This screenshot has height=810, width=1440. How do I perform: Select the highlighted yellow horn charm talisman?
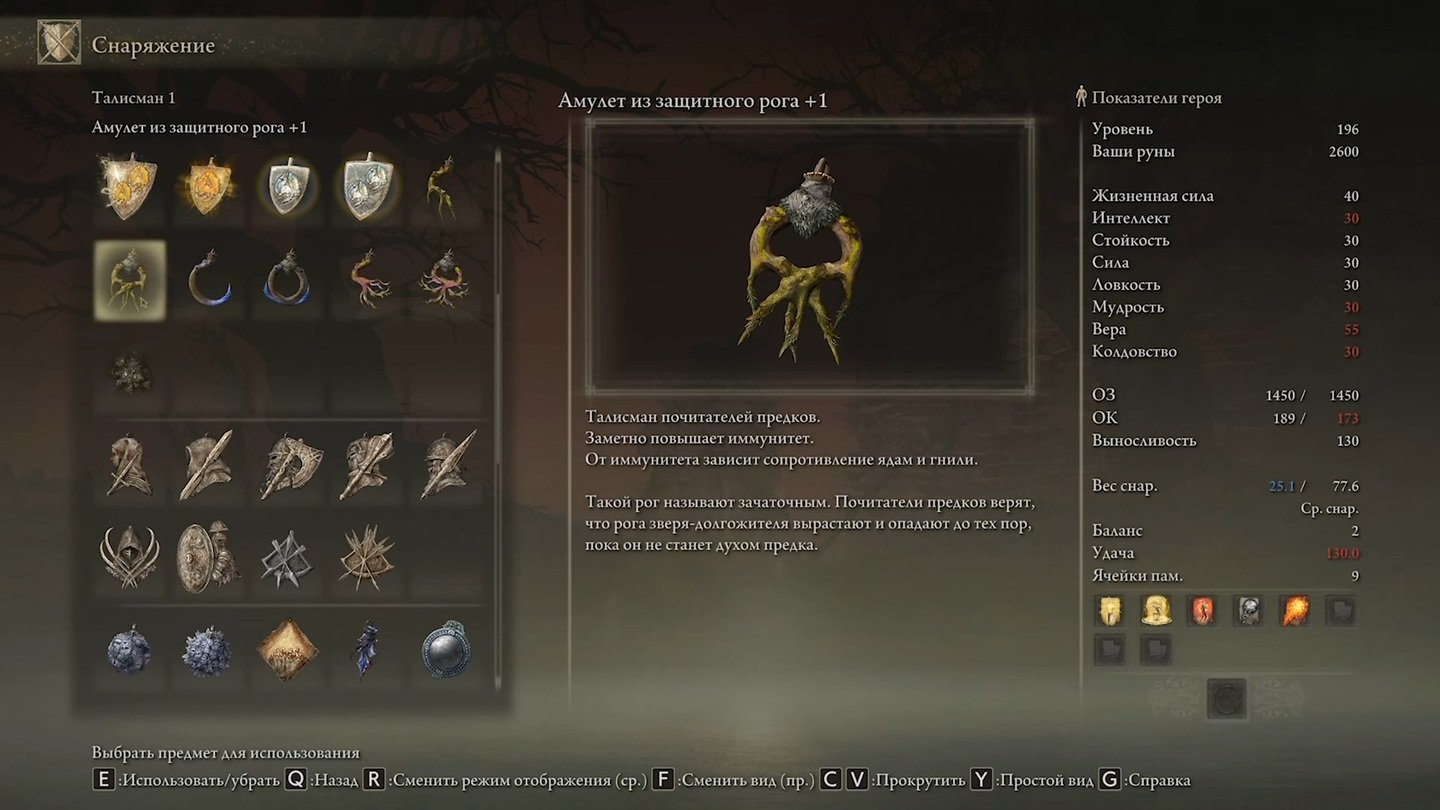[x=130, y=280]
